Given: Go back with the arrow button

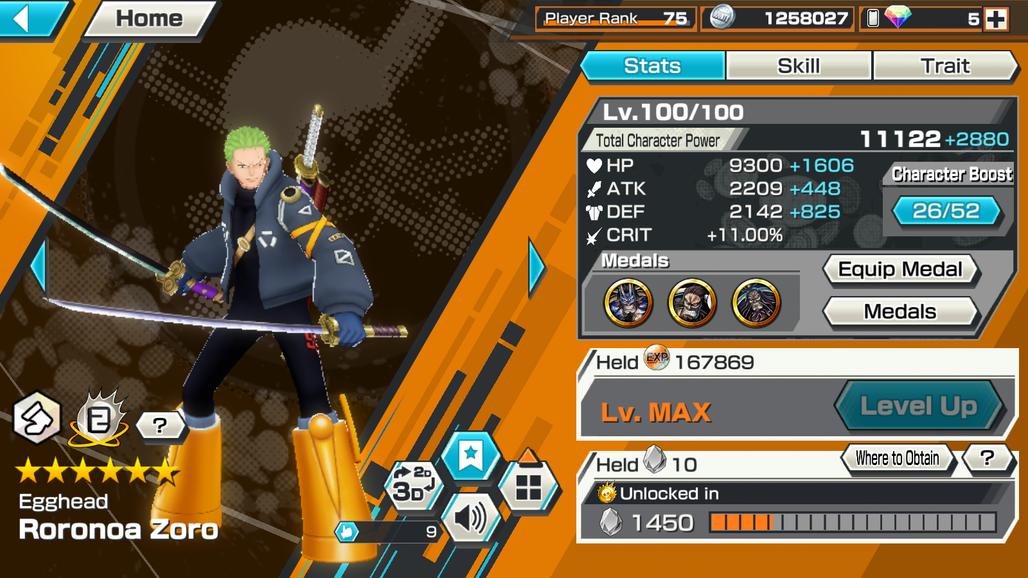Looking at the screenshot, I should pos(30,18).
